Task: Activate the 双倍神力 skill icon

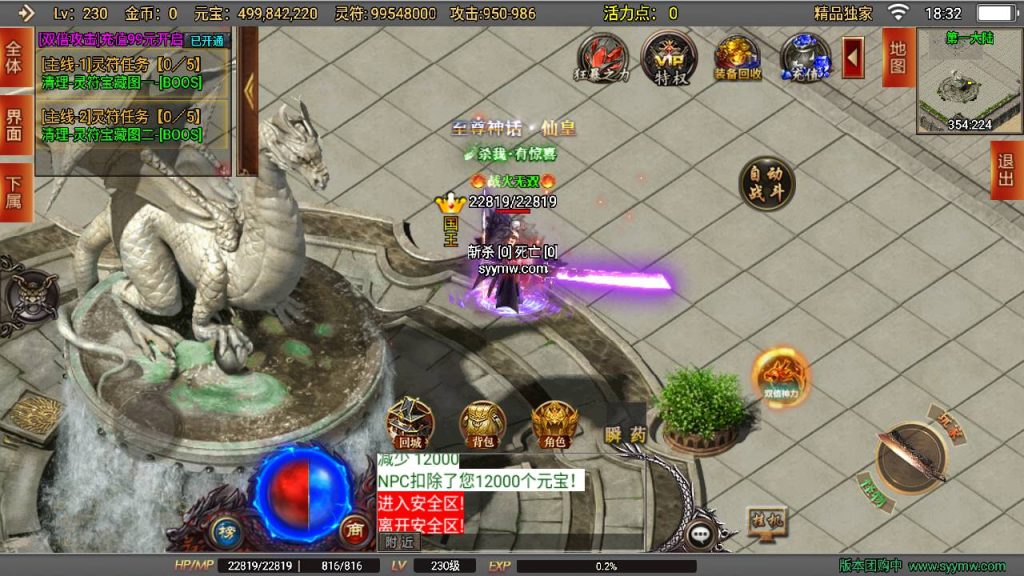Action: click(x=780, y=377)
